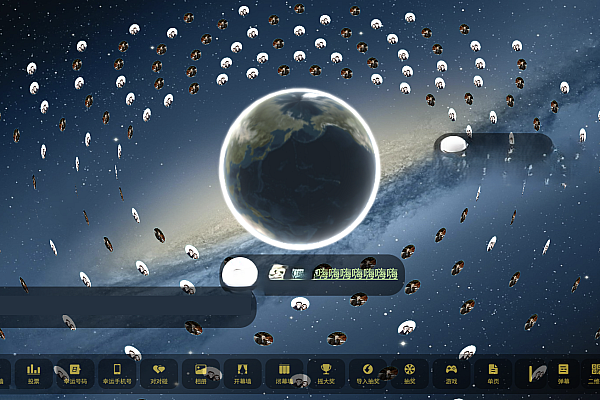Show the 单页 single page view

tap(493, 372)
